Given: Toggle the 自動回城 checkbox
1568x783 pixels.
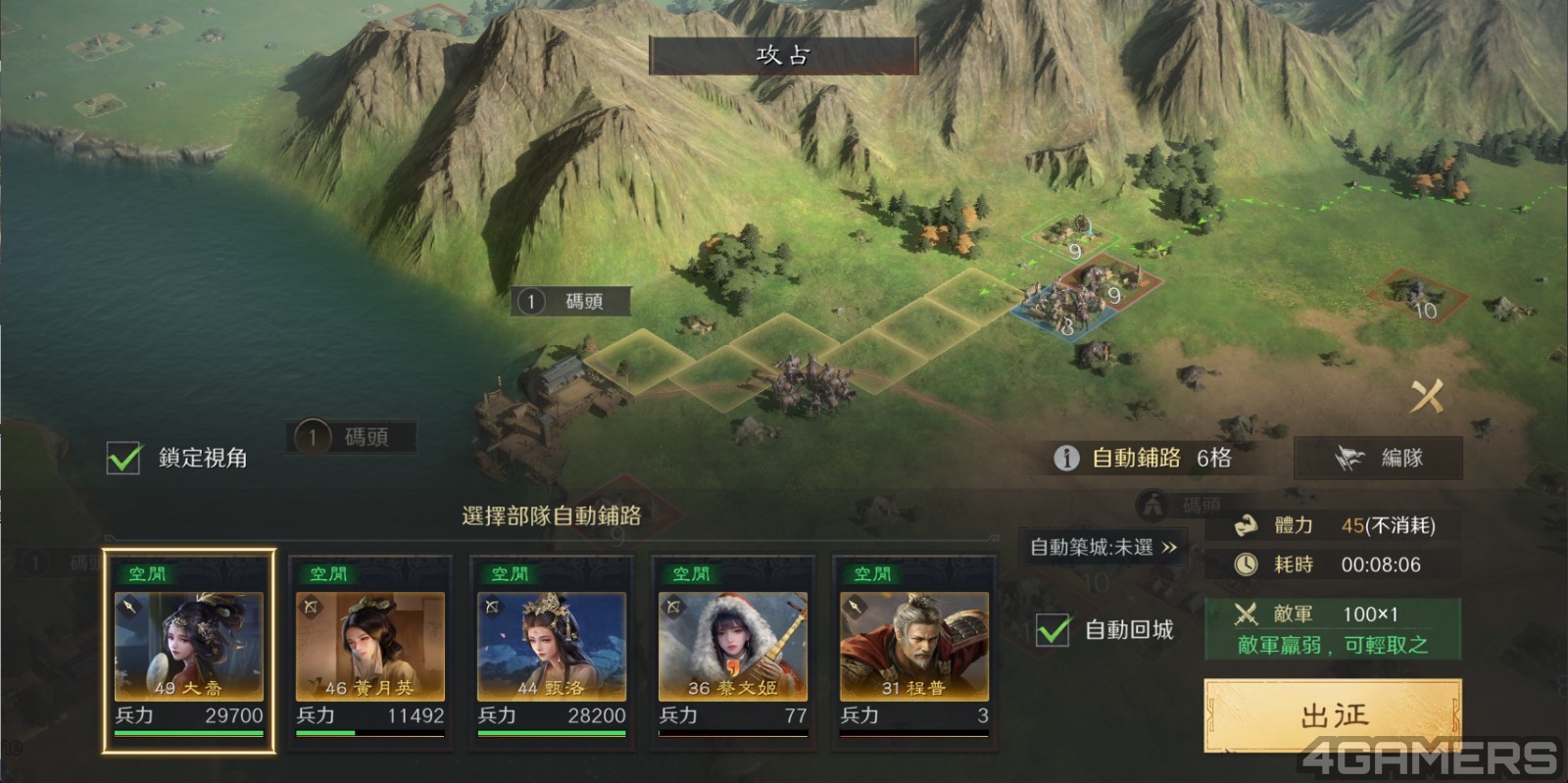Looking at the screenshot, I should (x=1053, y=629).
